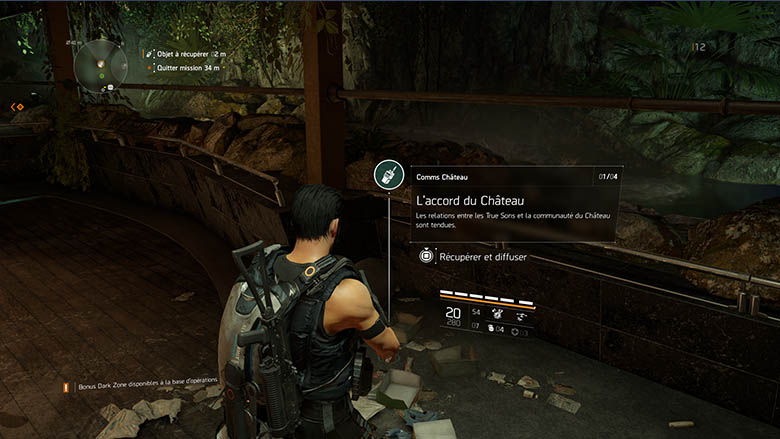Click the orange diamond waypoint marker

[x=16, y=106]
